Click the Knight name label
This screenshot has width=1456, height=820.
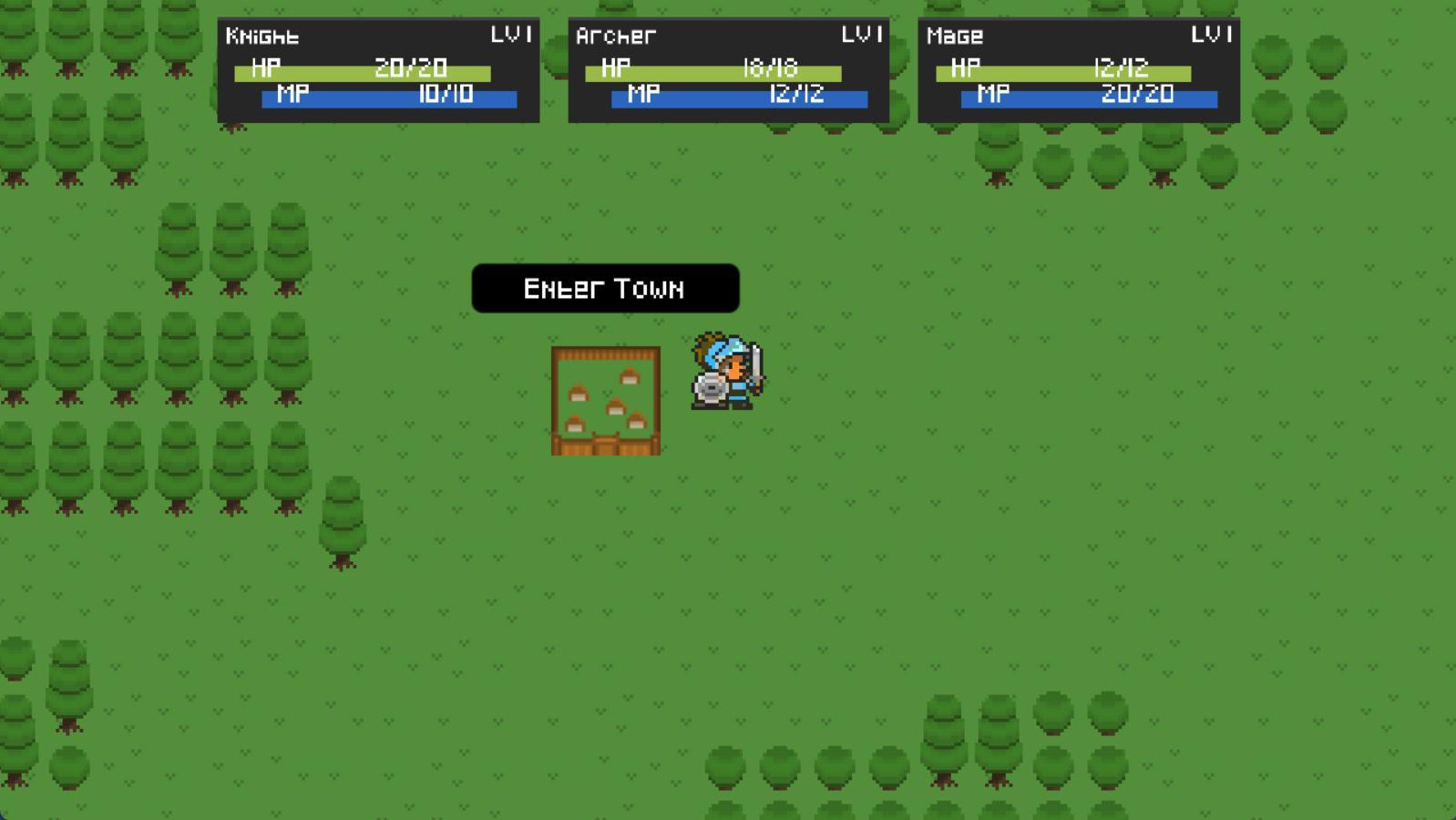tap(264, 36)
